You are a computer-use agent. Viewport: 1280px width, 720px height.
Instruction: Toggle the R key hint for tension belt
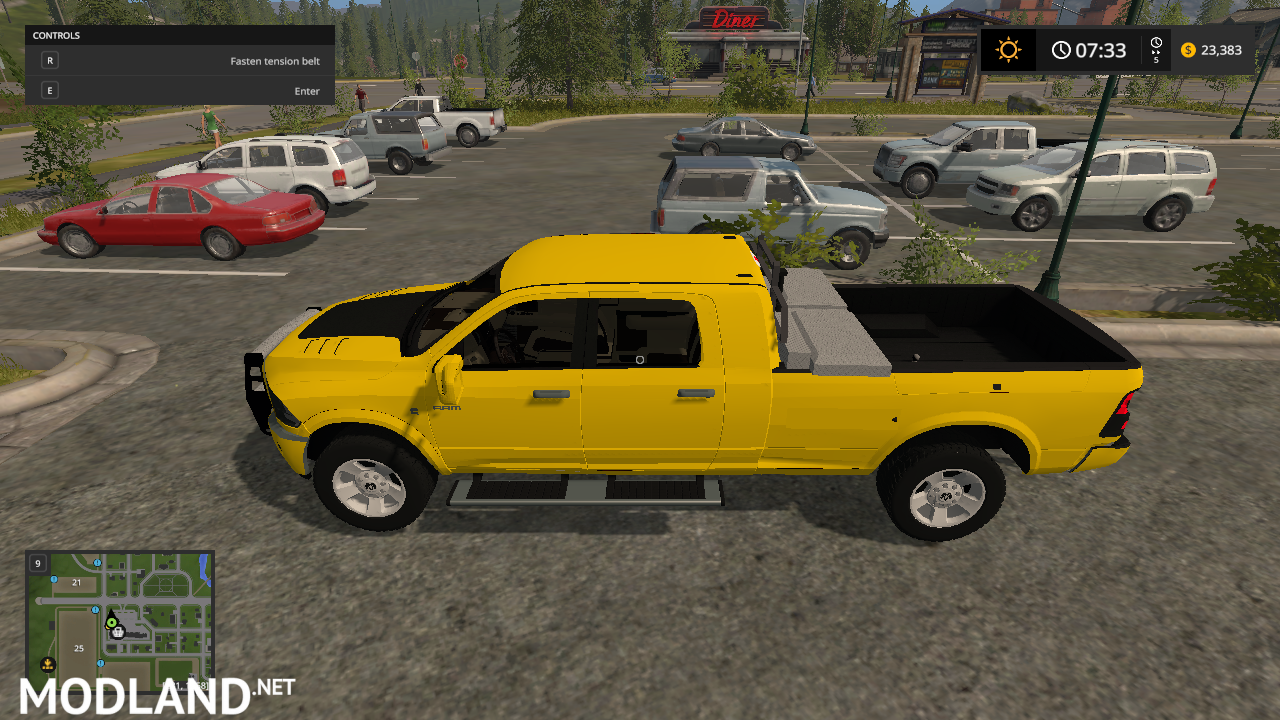coord(48,60)
